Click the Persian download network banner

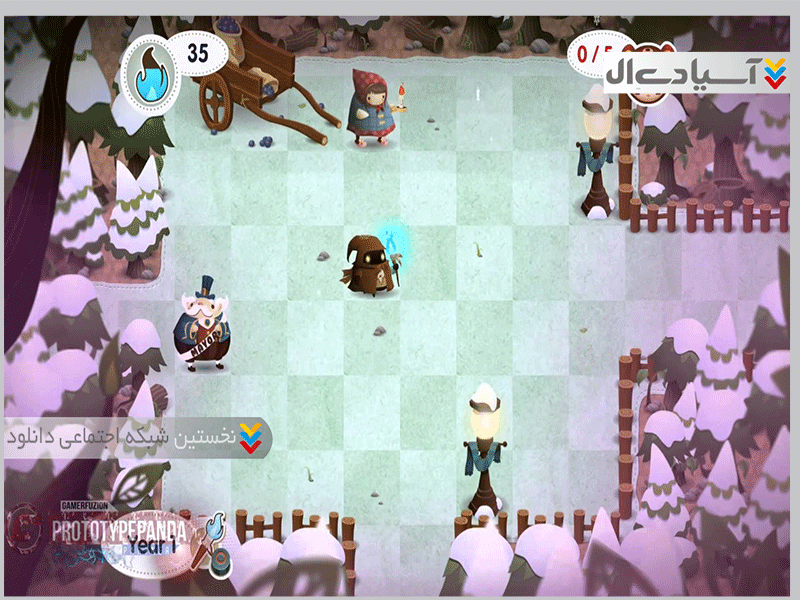coord(136,439)
